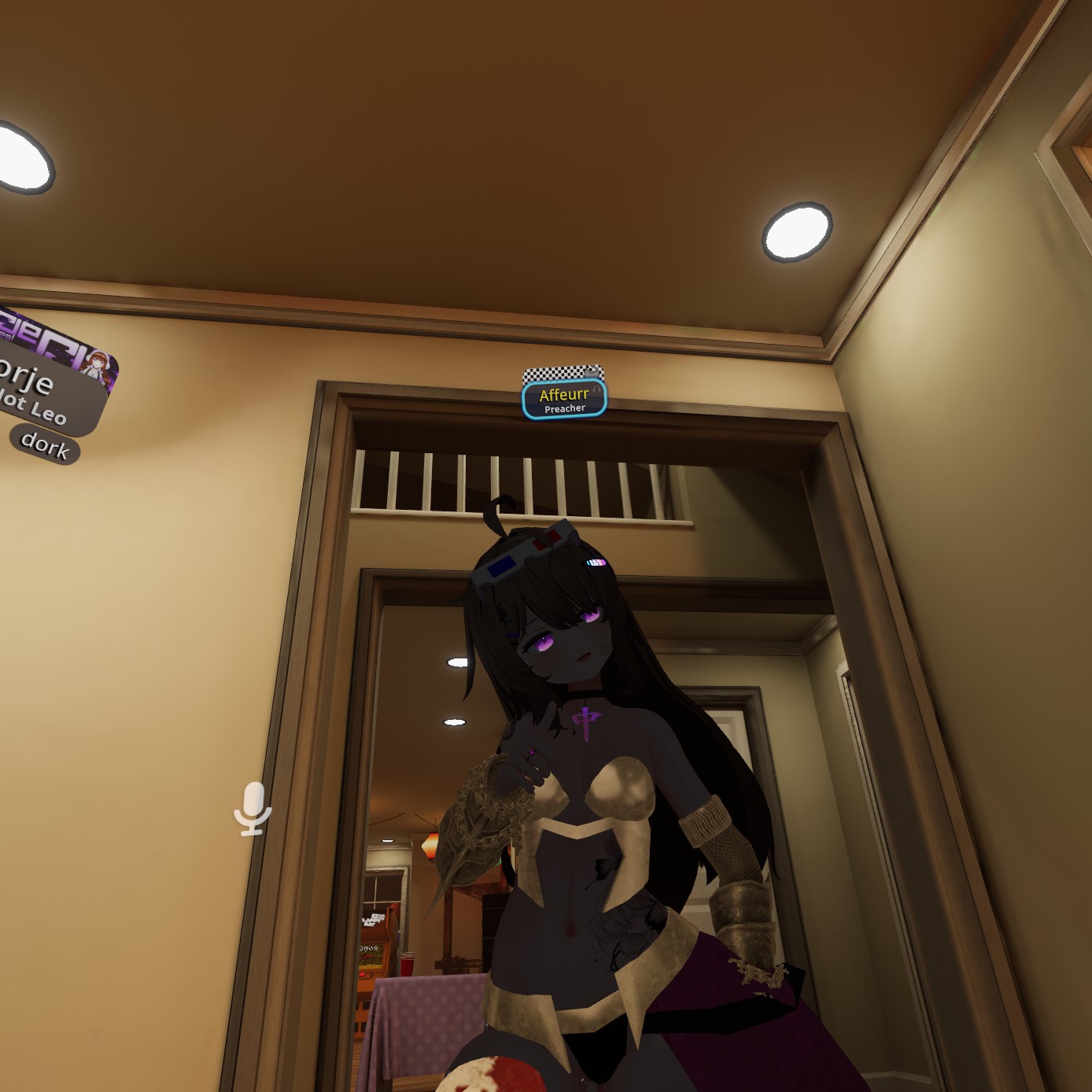
Task: Select the Affeurr player nameplate
Action: [x=564, y=400]
